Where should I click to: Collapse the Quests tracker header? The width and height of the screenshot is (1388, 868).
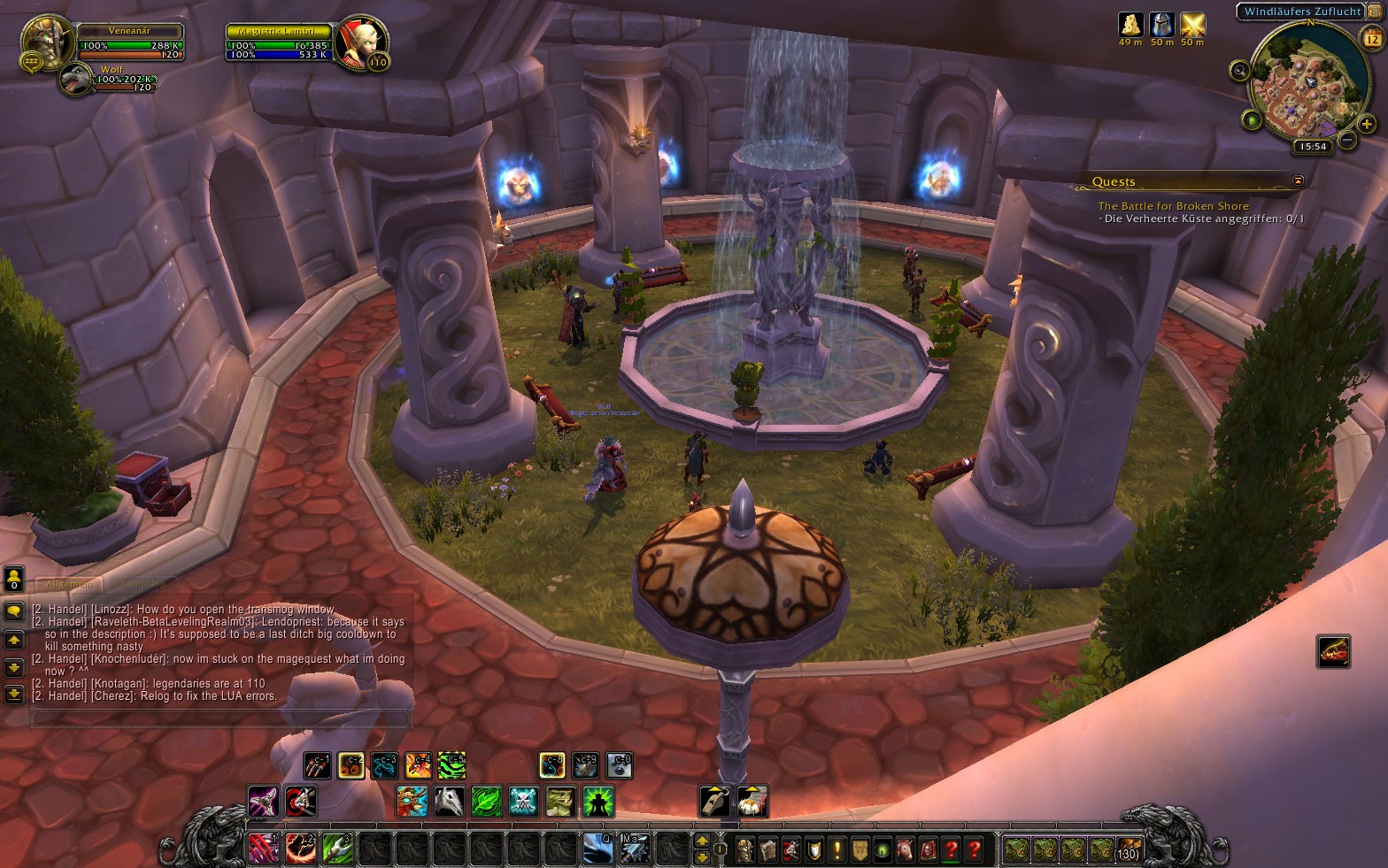[1298, 181]
